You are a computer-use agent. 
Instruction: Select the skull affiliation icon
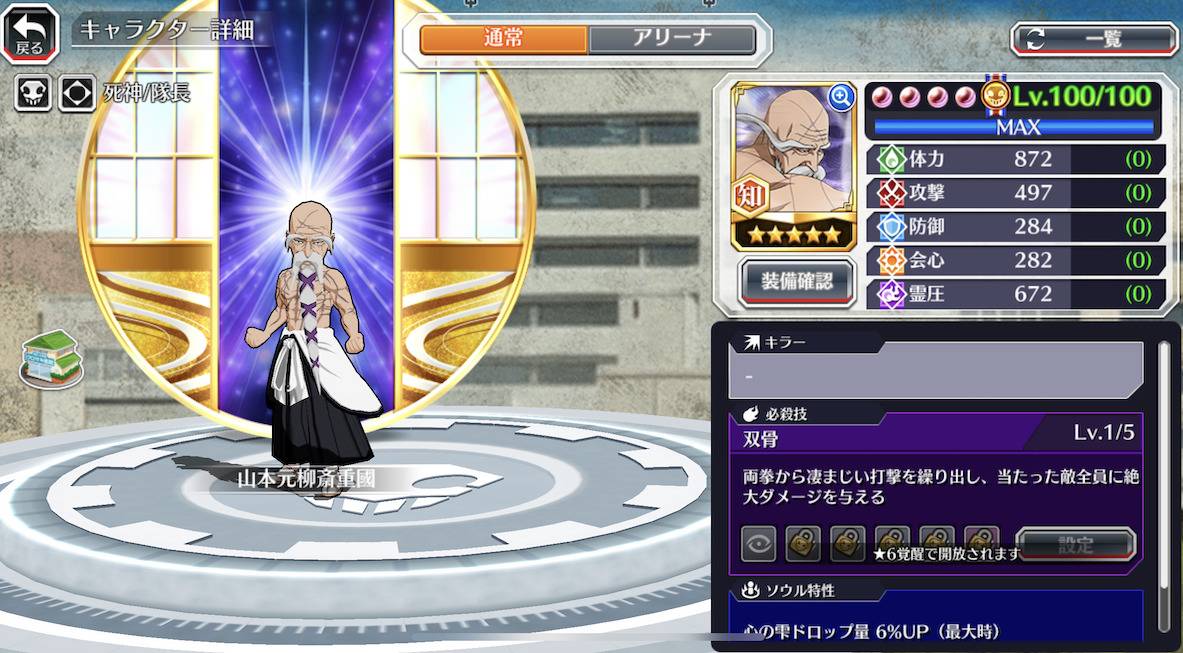[x=32, y=94]
